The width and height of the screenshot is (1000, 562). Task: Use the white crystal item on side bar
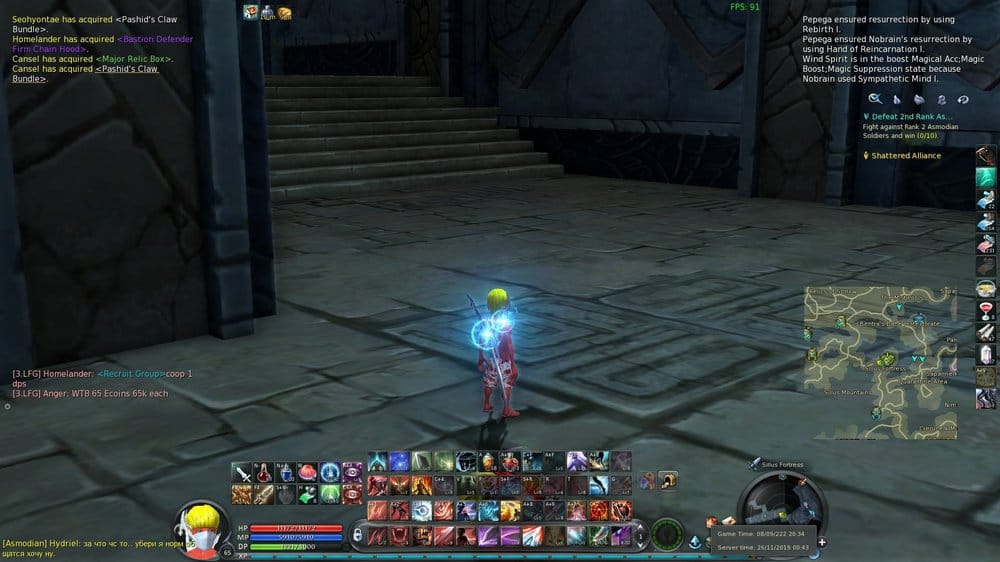tap(986, 354)
